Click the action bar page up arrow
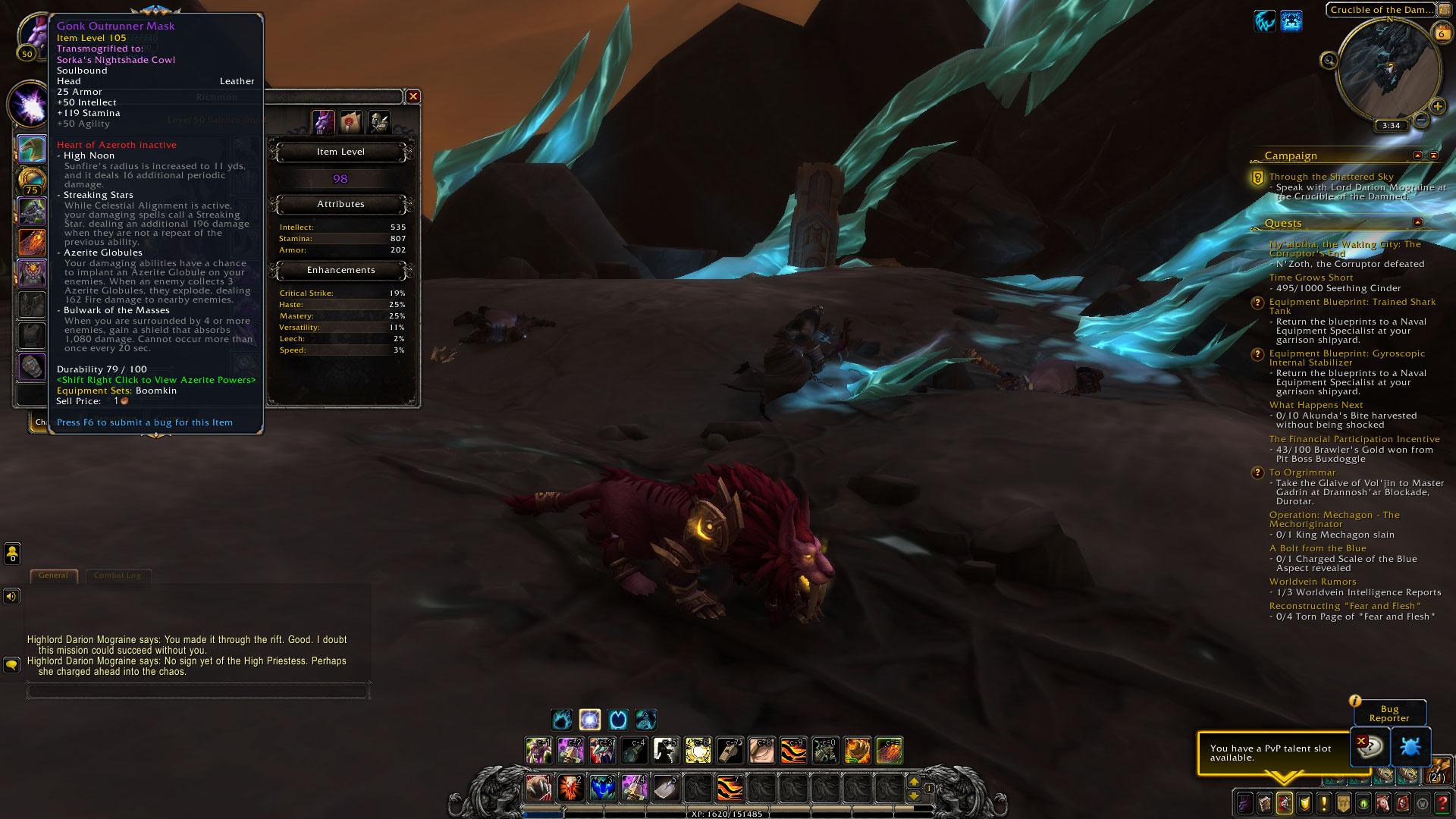1456x819 pixels. 914,781
